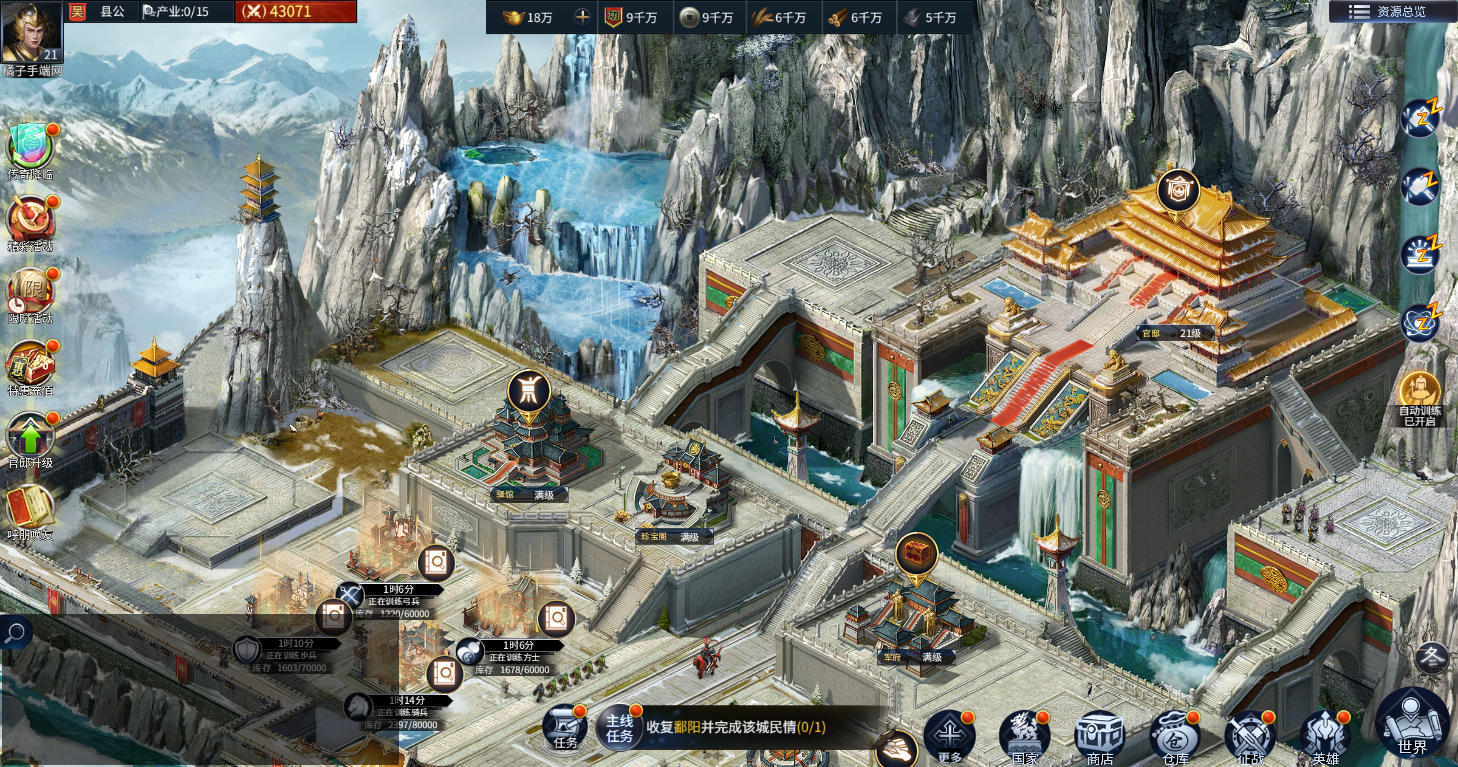
Task: Open the 仓库 warehouse
Action: coord(1174,737)
